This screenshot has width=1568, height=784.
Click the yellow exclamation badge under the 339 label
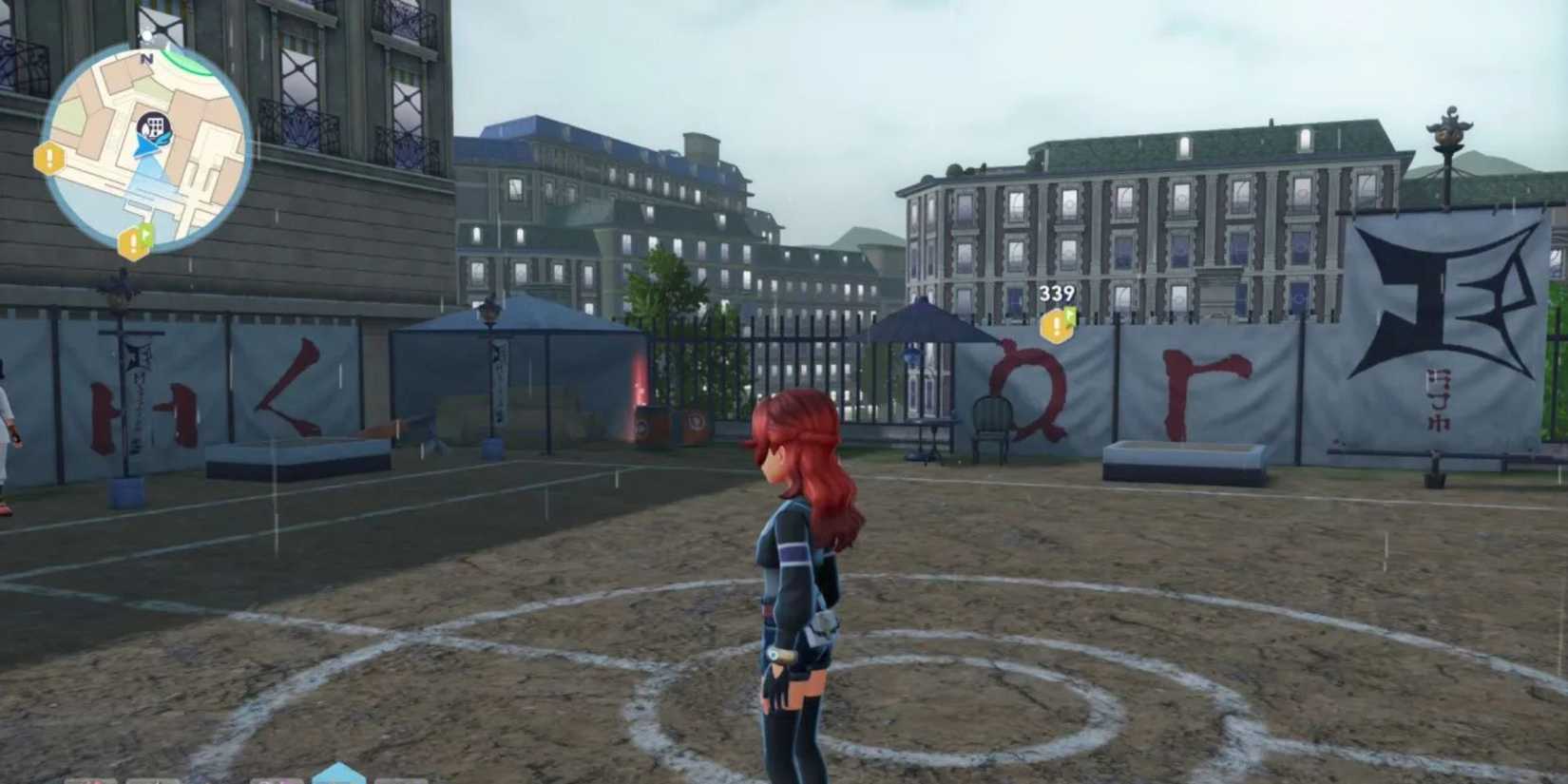pos(1058,328)
